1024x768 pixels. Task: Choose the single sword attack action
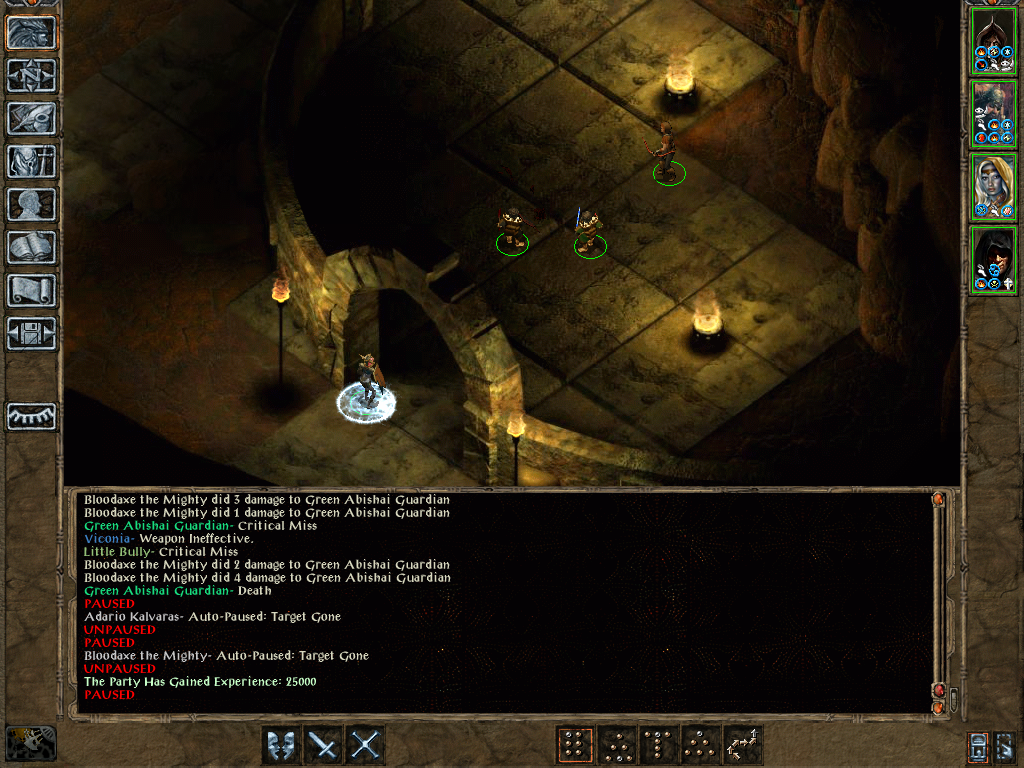324,745
